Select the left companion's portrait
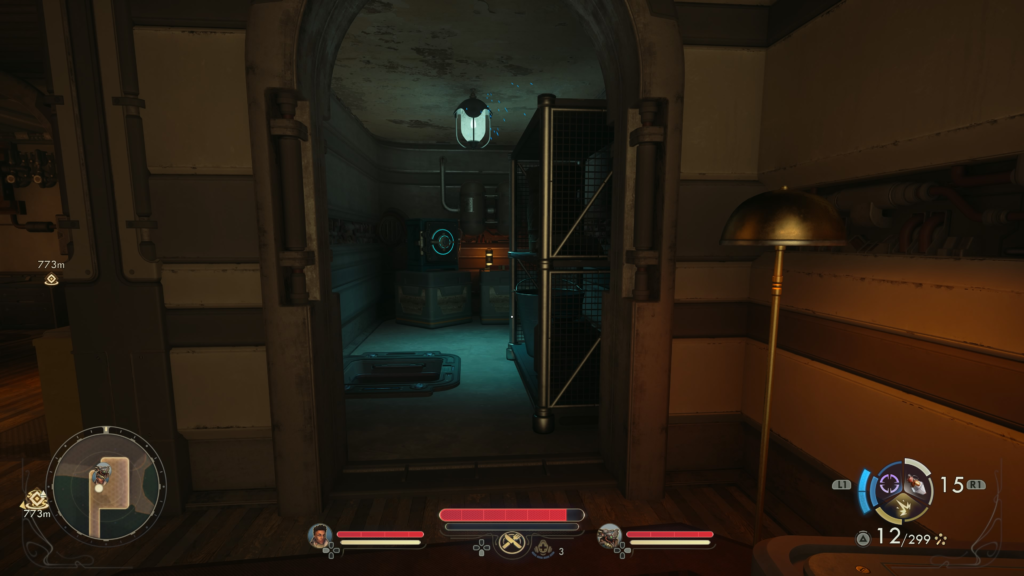The image size is (1024, 576). pyautogui.click(x=320, y=536)
